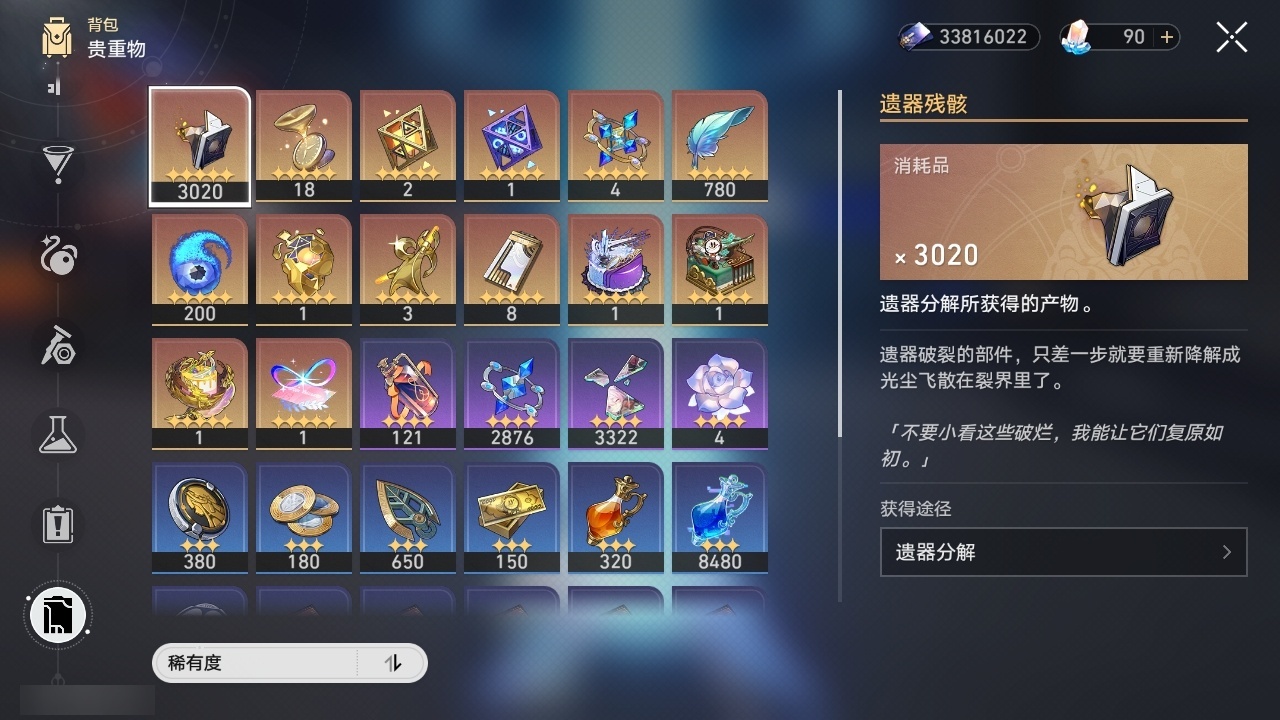Click the clipboard mission items icon
Screen dimensions: 1280x720
57,523
